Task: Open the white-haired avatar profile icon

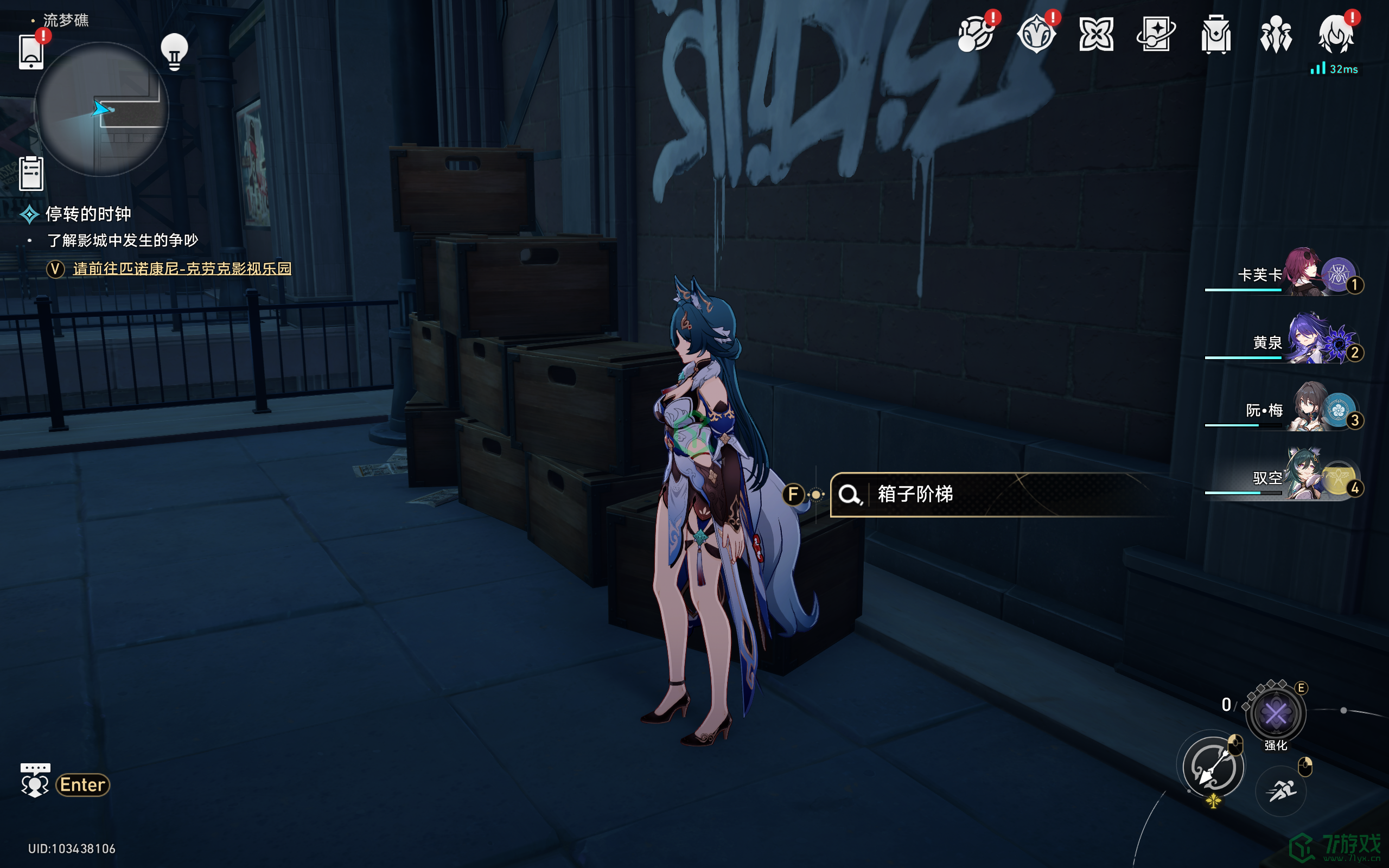Action: (x=1336, y=34)
